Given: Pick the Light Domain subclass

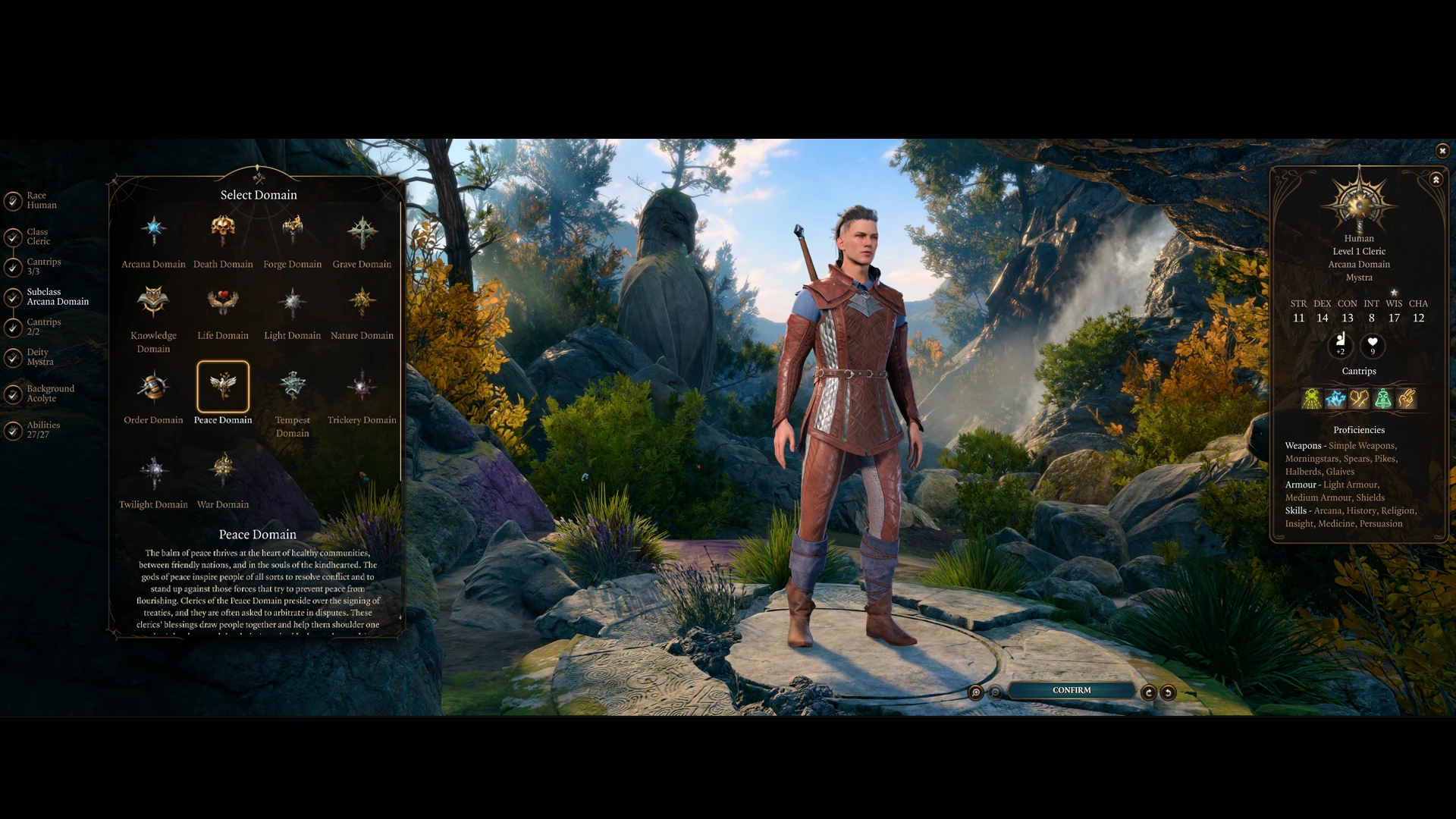Looking at the screenshot, I should (292, 302).
